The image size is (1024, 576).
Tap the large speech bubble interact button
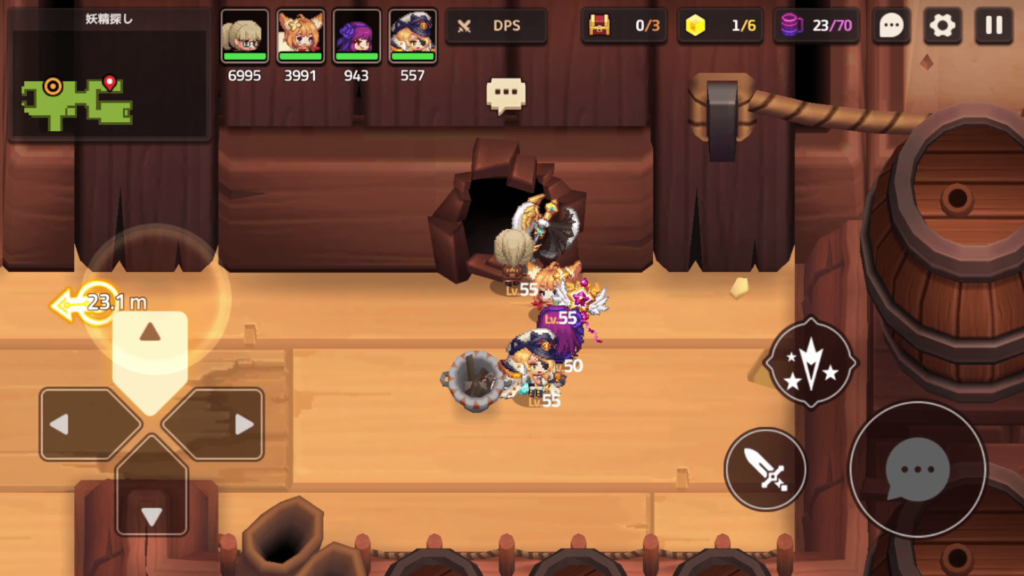tap(917, 469)
